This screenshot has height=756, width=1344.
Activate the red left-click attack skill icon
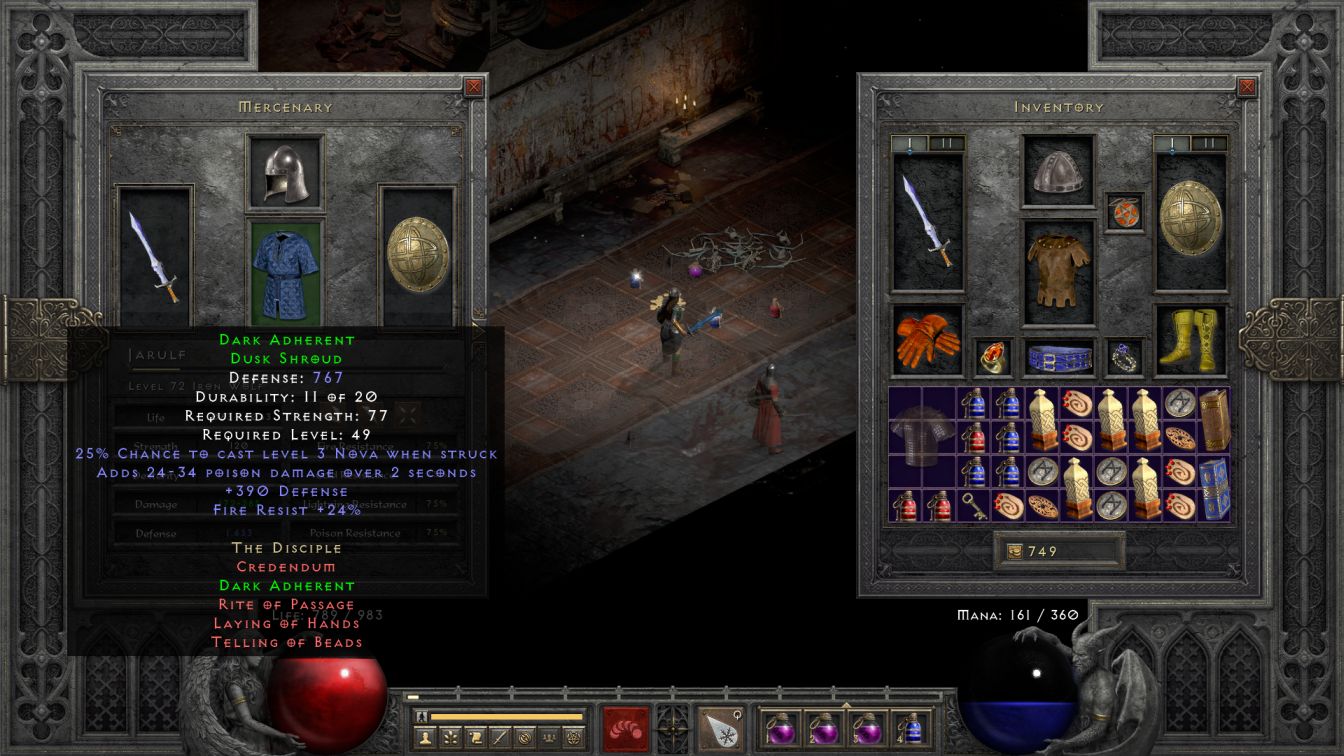tap(625, 727)
